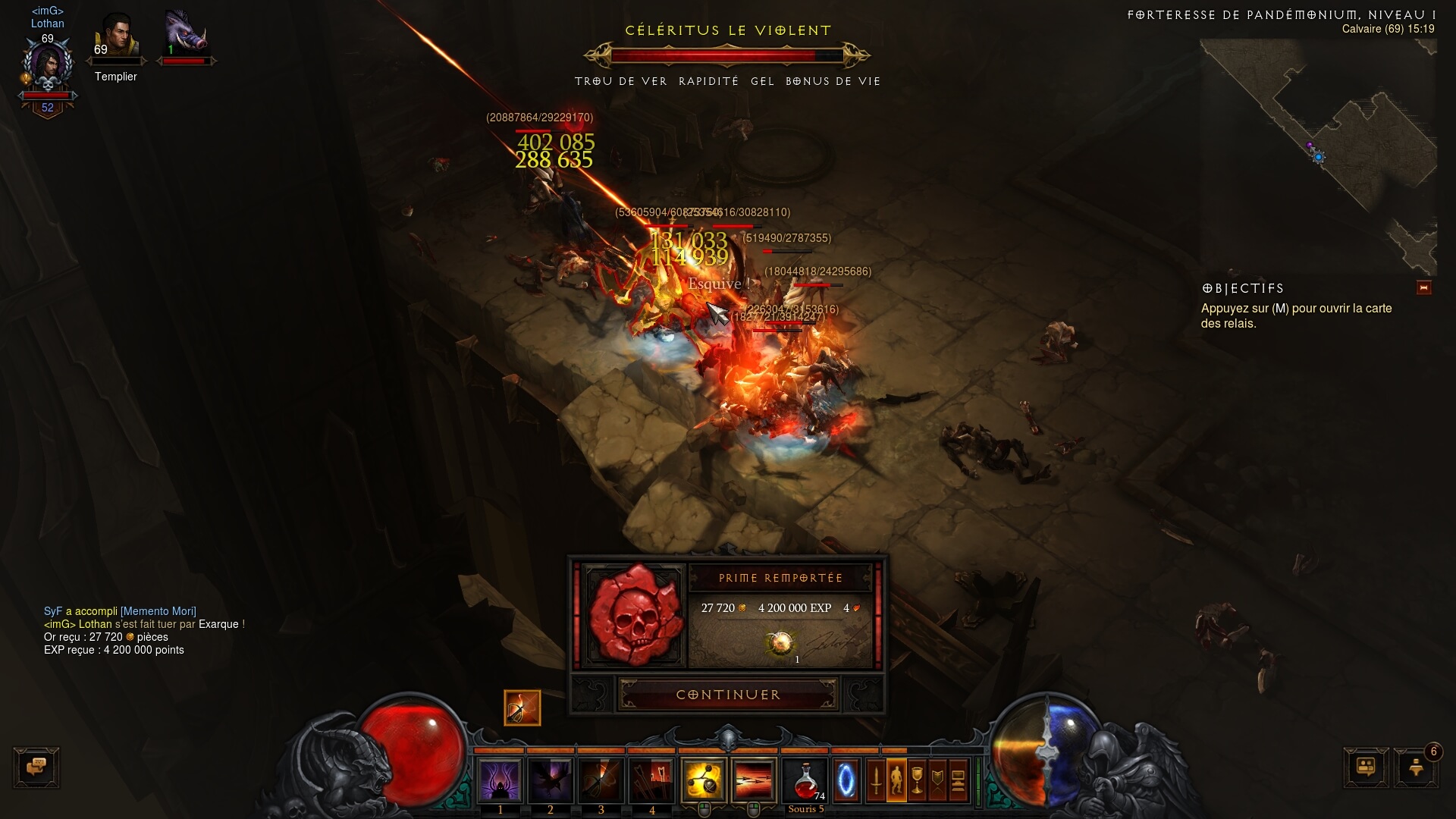Activate the raven companion skill in slot 2

(x=551, y=780)
